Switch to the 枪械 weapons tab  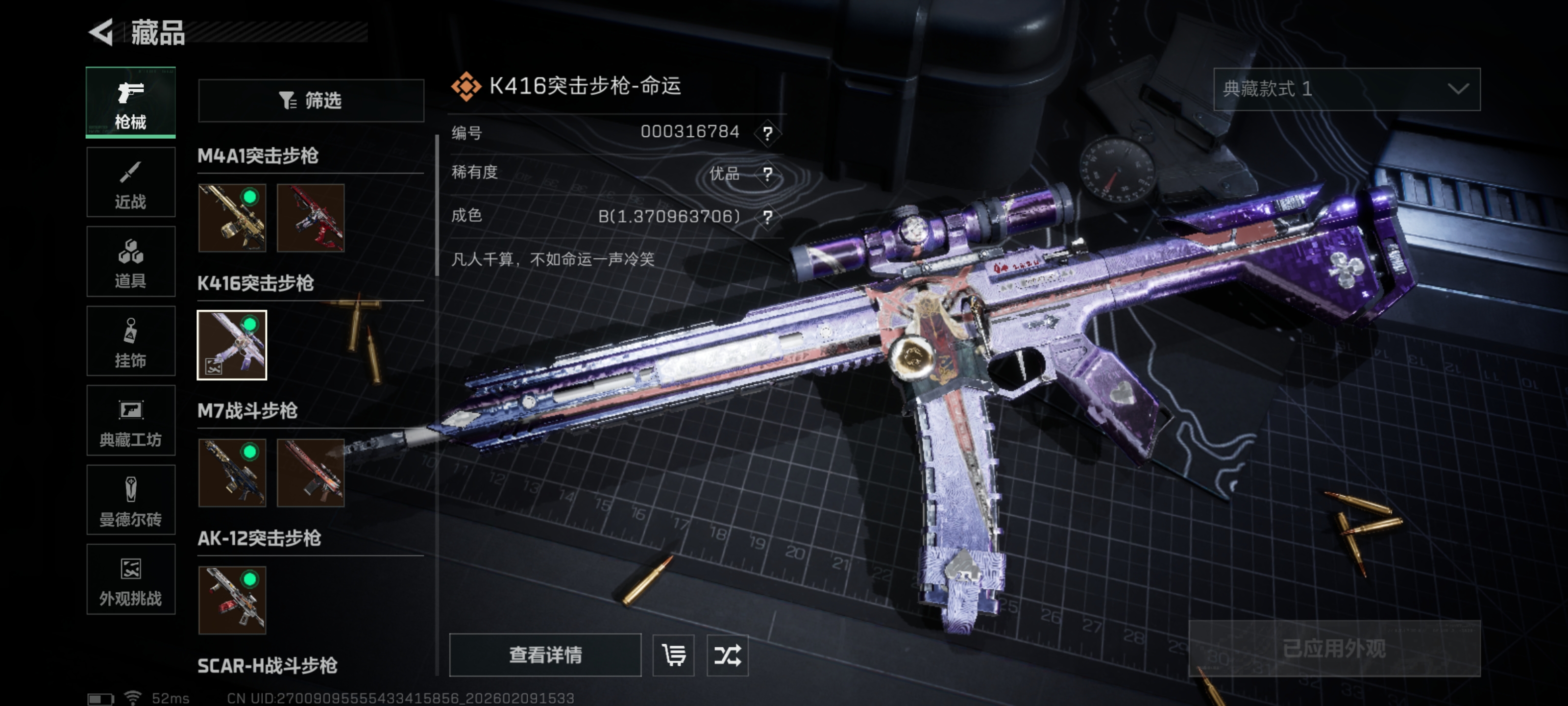pos(131,103)
